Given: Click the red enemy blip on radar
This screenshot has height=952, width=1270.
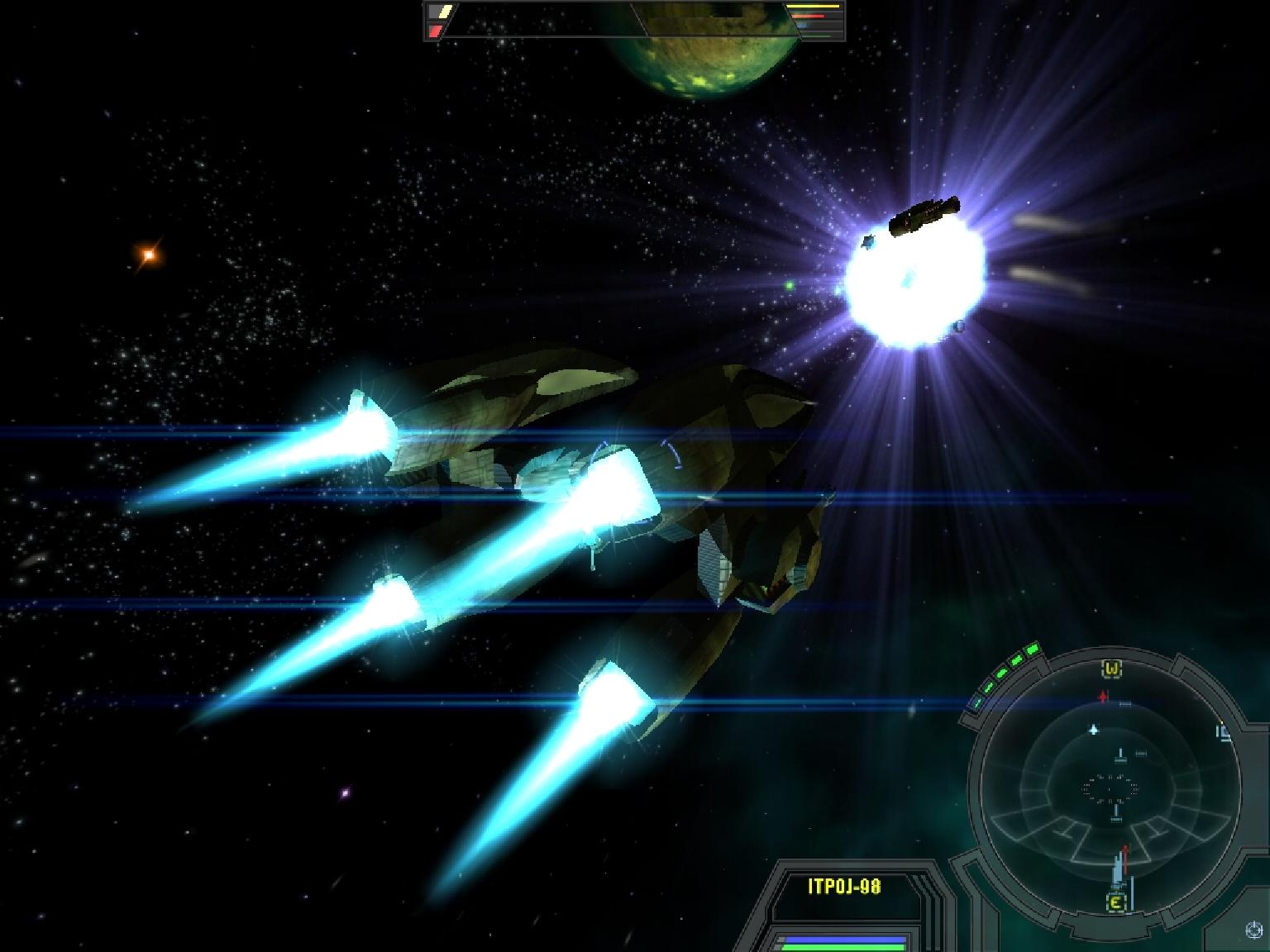Looking at the screenshot, I should (x=1103, y=697).
